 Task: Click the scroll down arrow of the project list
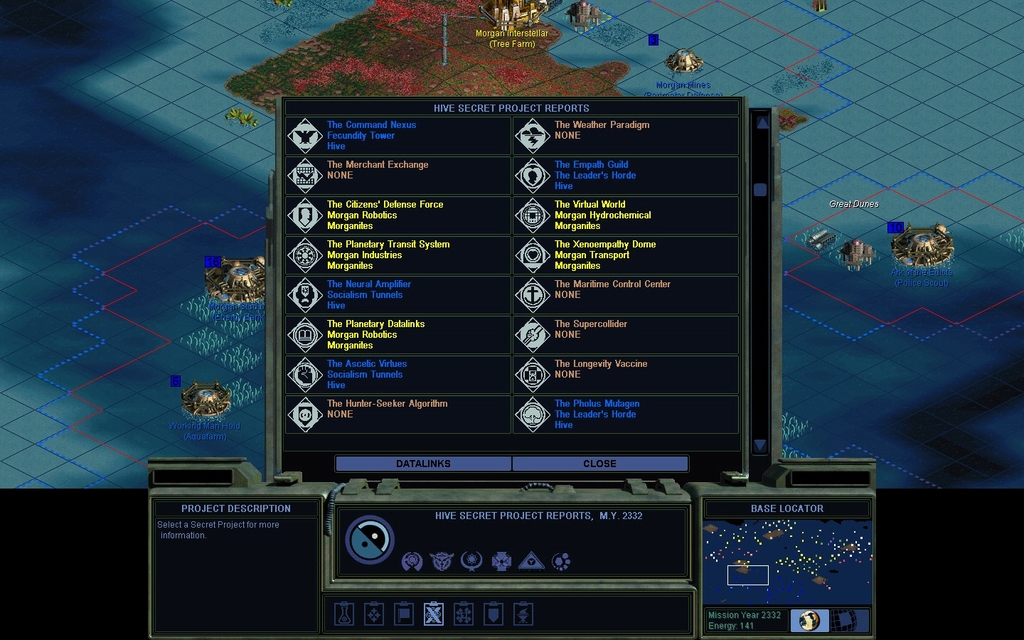760,445
